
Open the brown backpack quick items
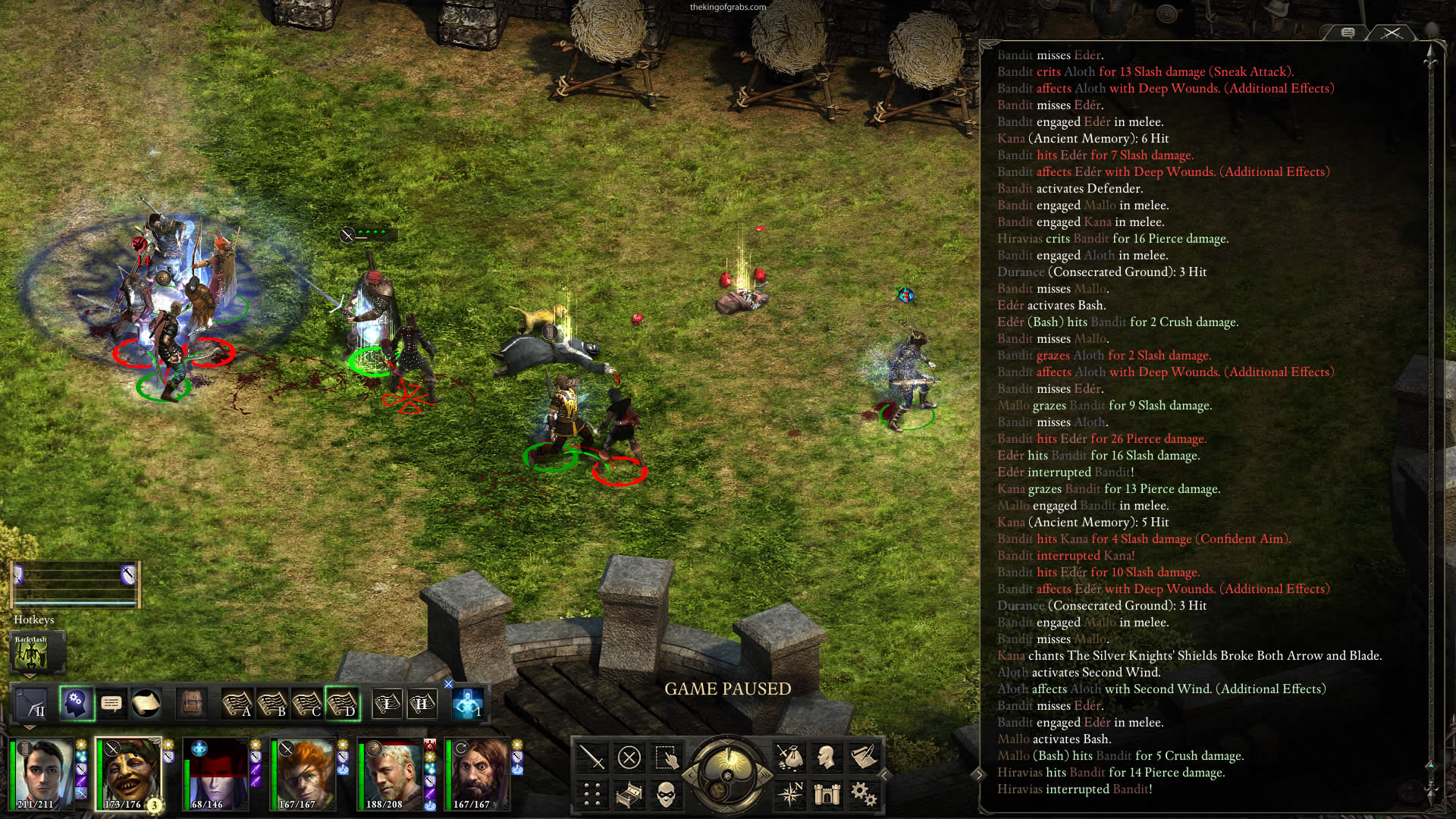point(192,704)
